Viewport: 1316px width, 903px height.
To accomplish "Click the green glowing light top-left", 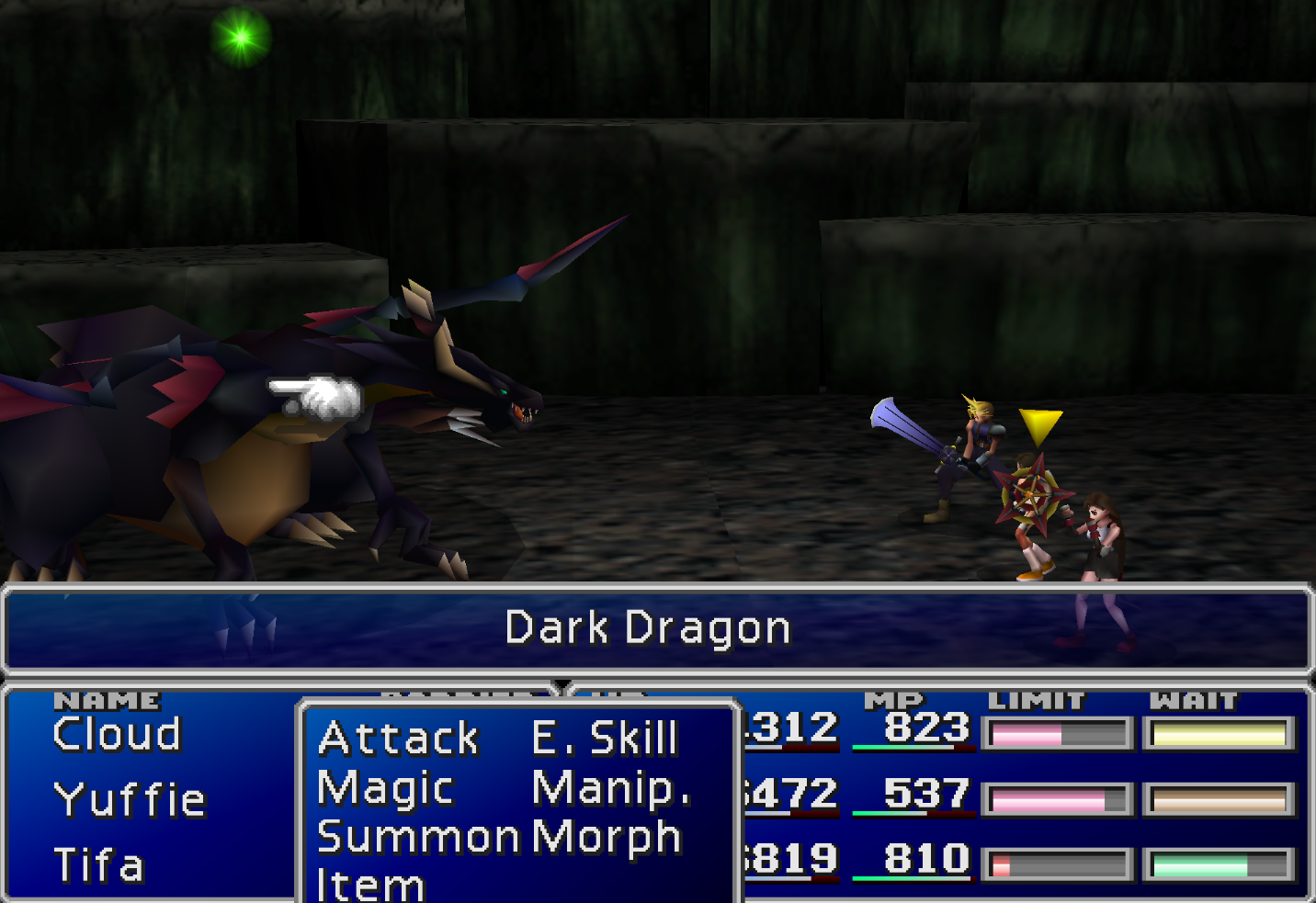I will point(241,39).
